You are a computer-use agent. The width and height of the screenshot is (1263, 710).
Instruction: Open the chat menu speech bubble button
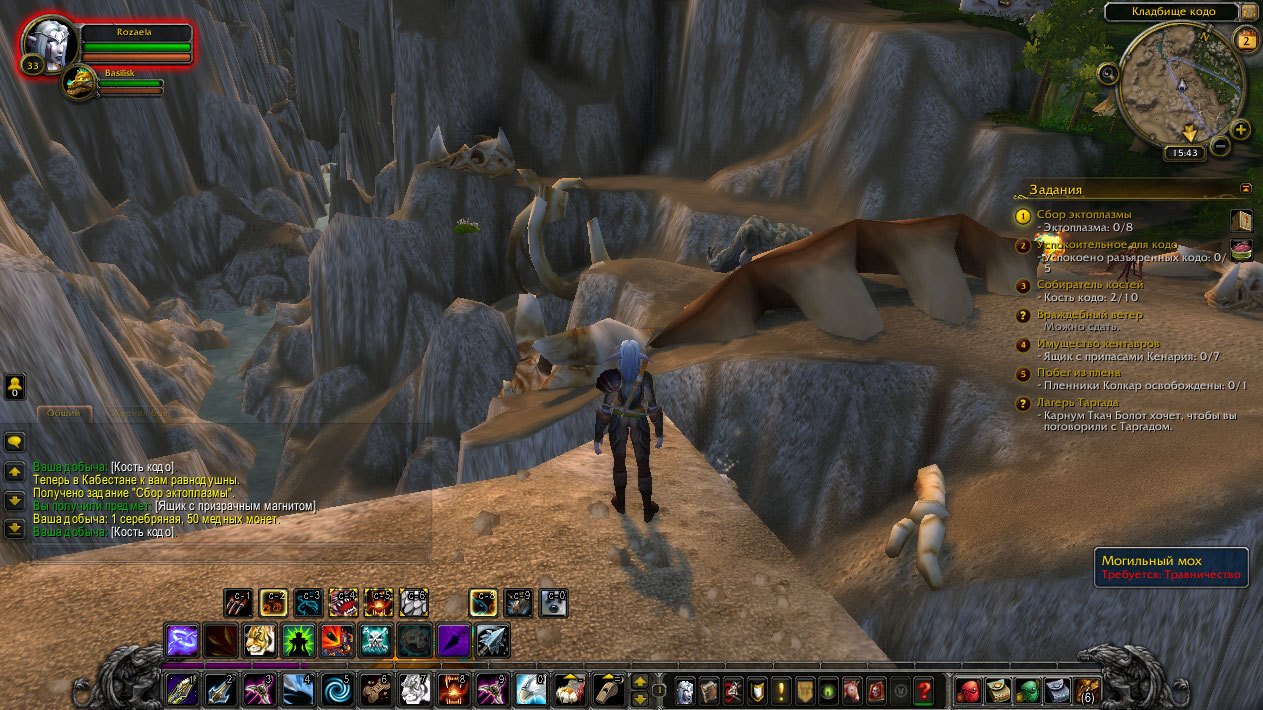point(14,441)
